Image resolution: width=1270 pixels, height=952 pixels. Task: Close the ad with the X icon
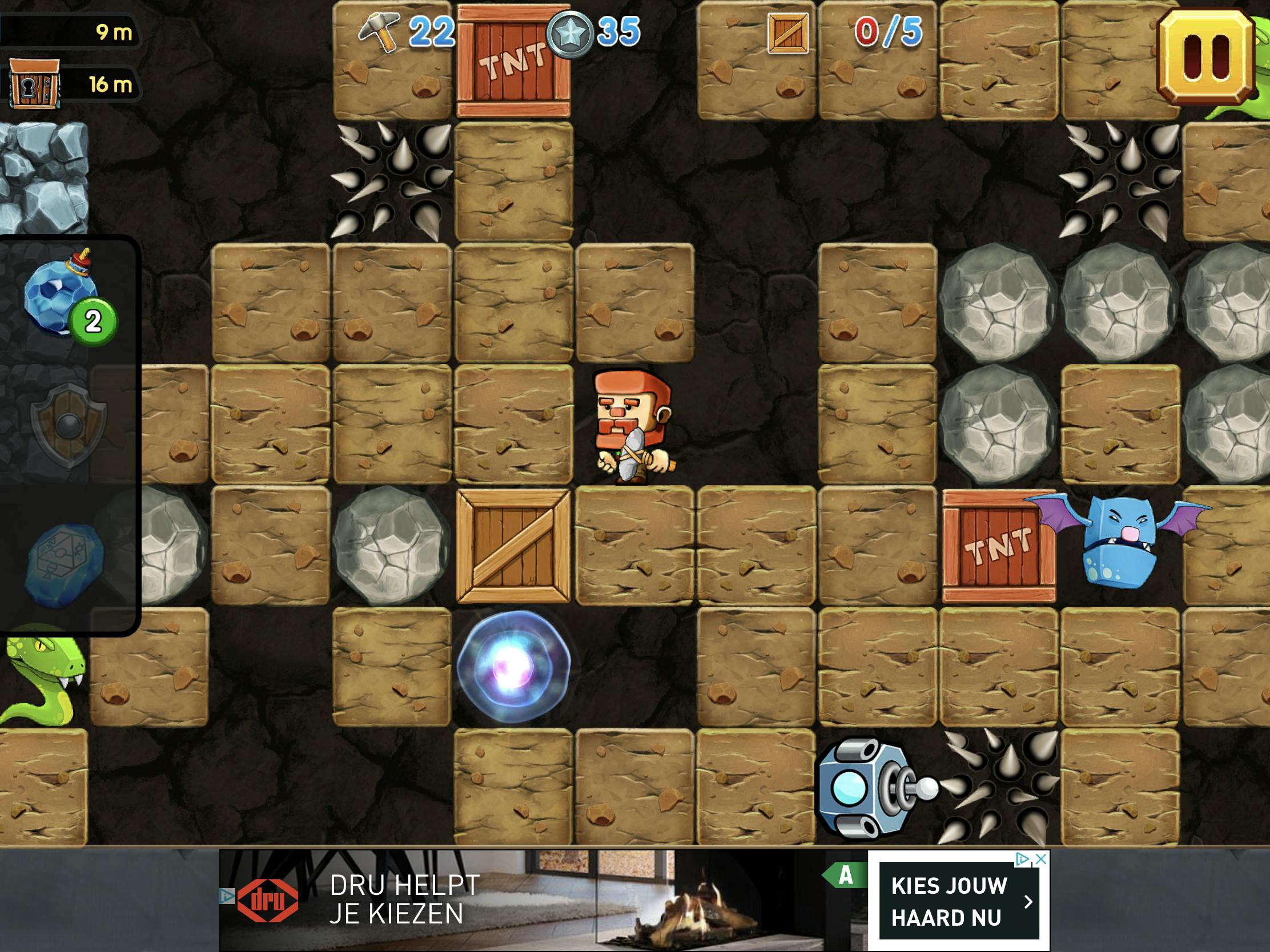click(1041, 860)
